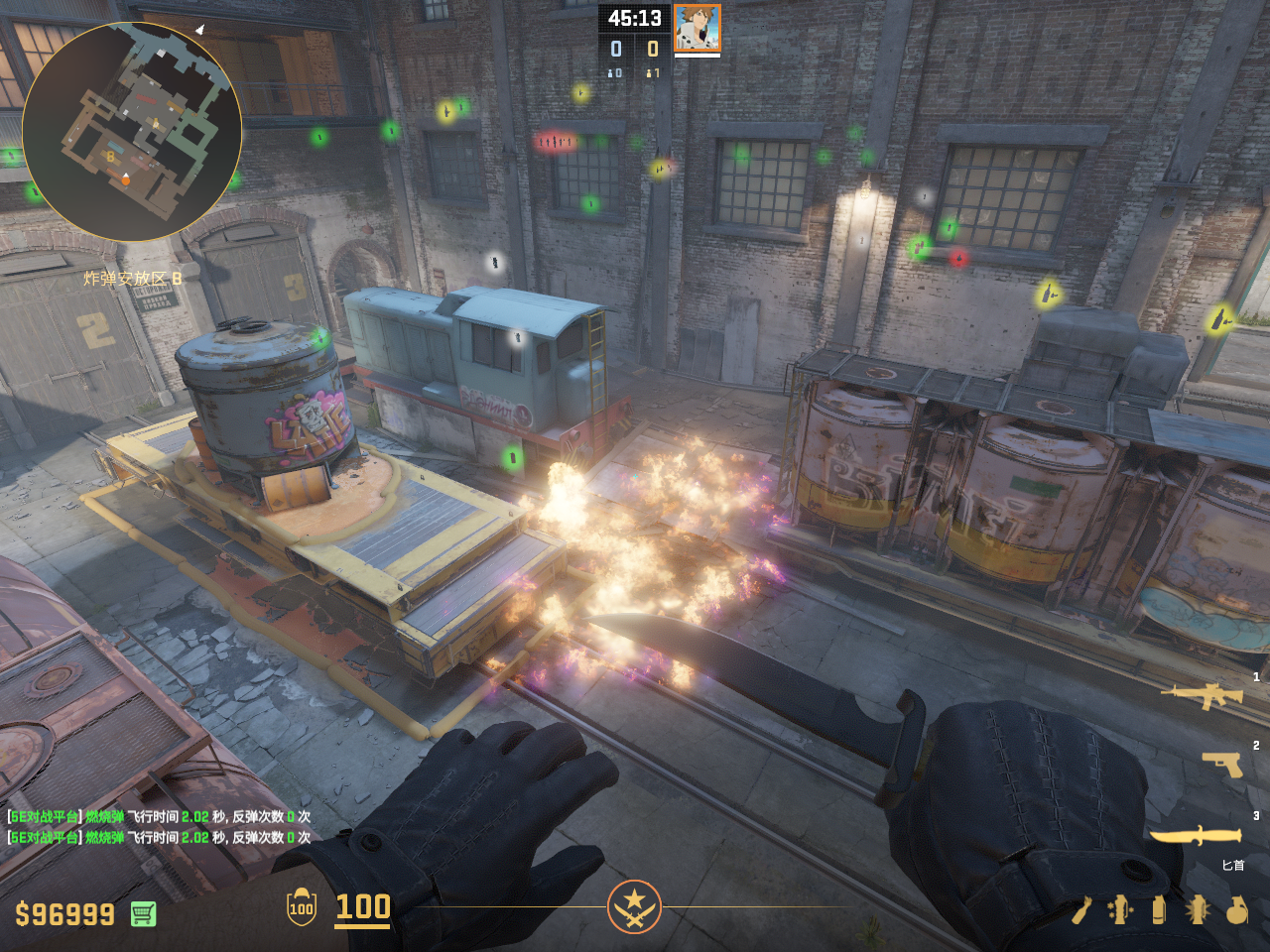This screenshot has height=952, width=1270.
Task: Select the molotov grenade icon
Action: click(x=1080, y=909)
